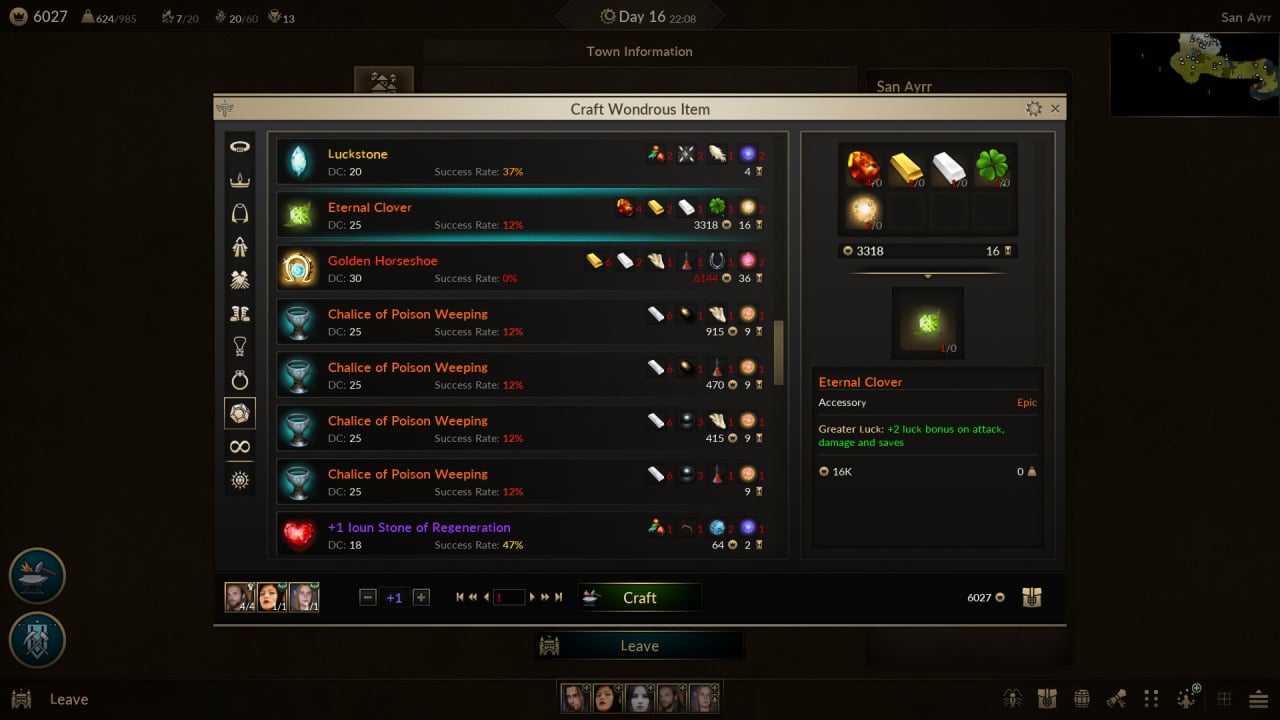Switch to the ring crafting category

240,380
